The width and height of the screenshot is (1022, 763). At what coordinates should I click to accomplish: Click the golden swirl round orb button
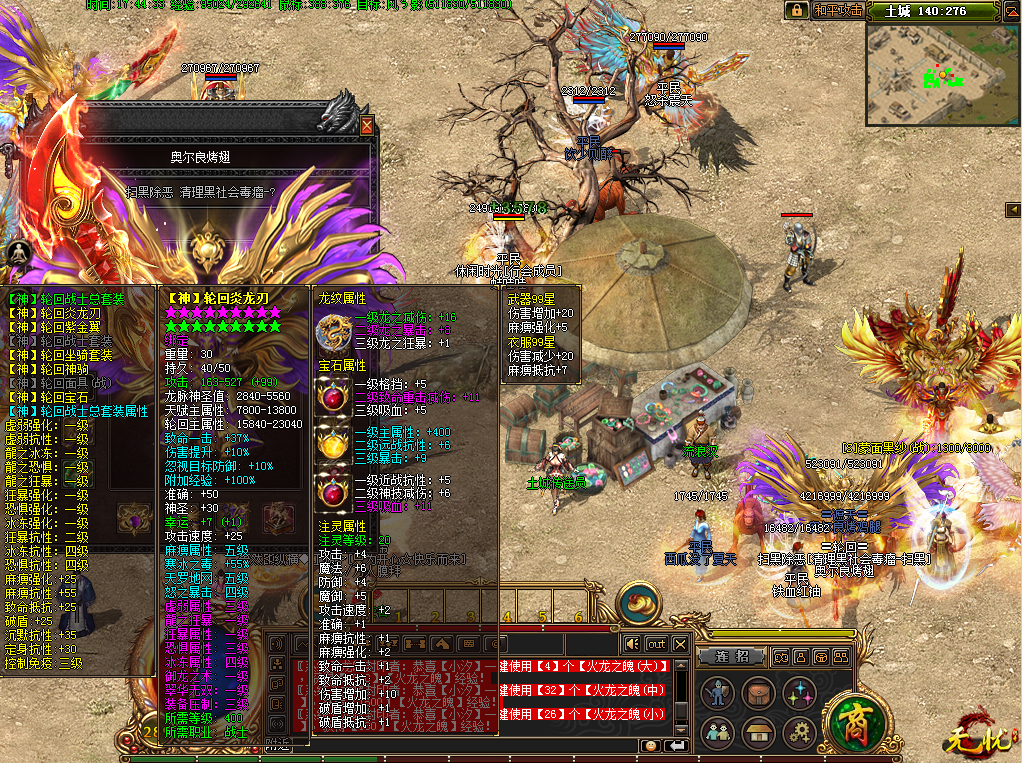[x=639, y=604]
